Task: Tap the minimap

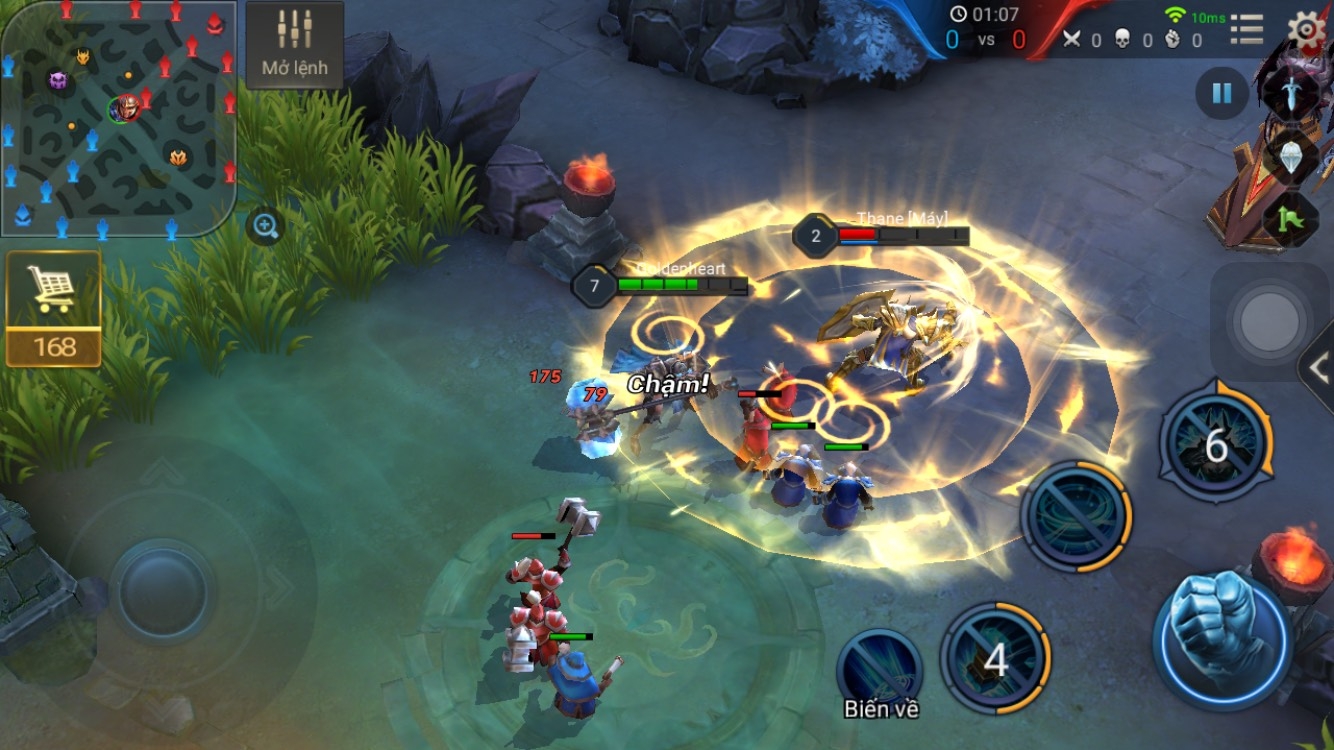Action: 118,118
